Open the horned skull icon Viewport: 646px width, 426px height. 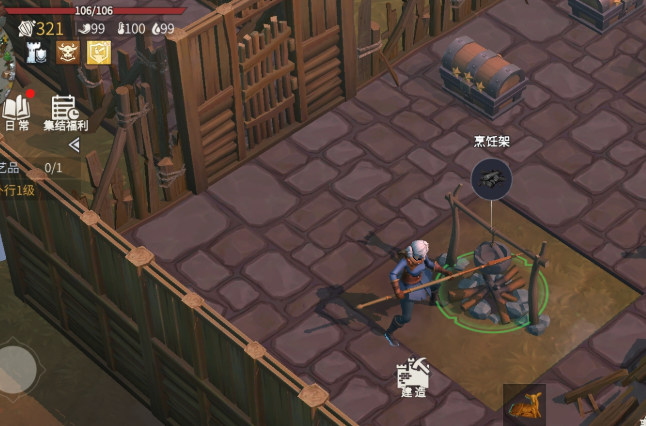click(67, 53)
